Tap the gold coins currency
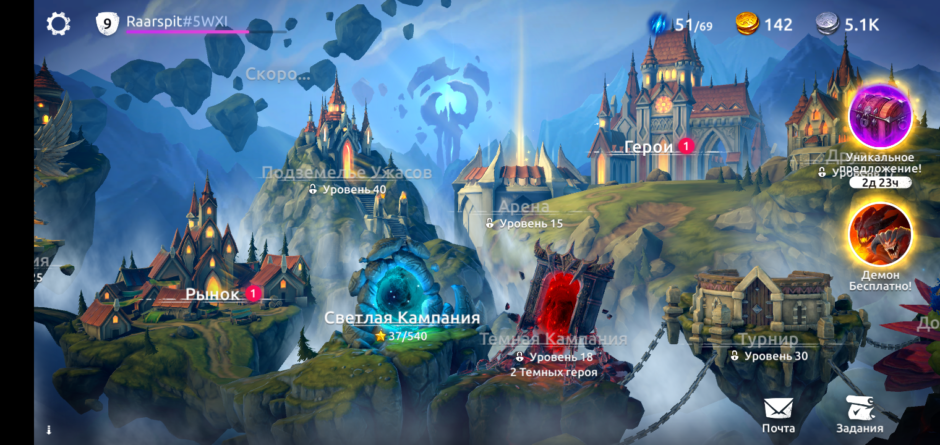This screenshot has height=445, width=940. [763, 24]
